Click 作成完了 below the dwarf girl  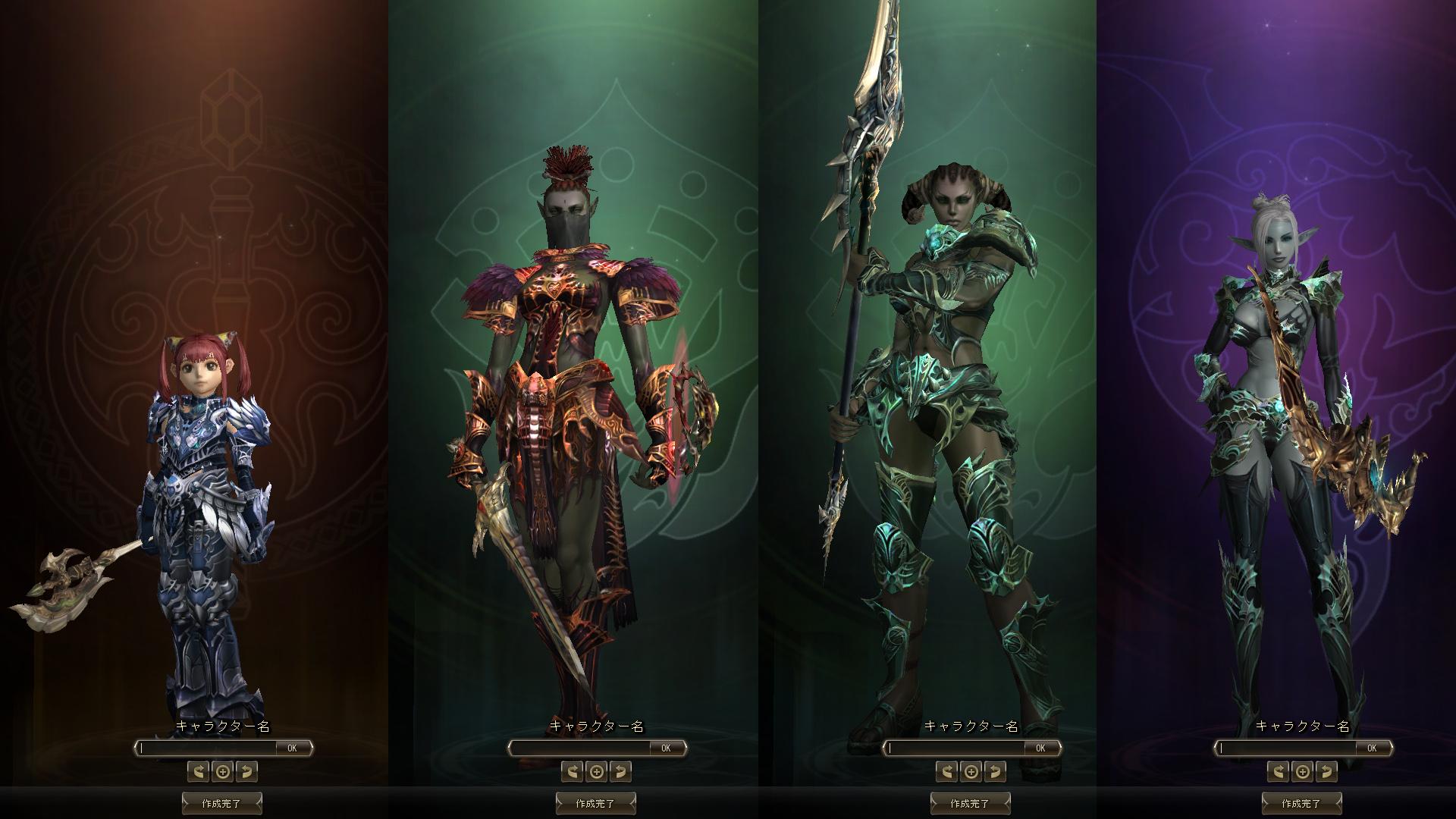tap(222, 803)
